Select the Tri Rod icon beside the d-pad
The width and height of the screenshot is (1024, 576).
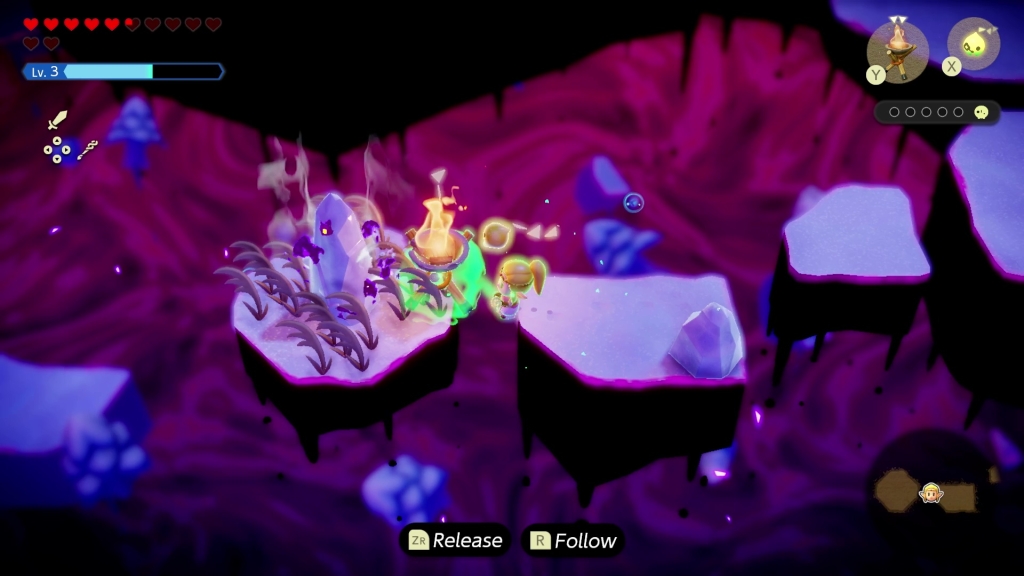click(87, 150)
